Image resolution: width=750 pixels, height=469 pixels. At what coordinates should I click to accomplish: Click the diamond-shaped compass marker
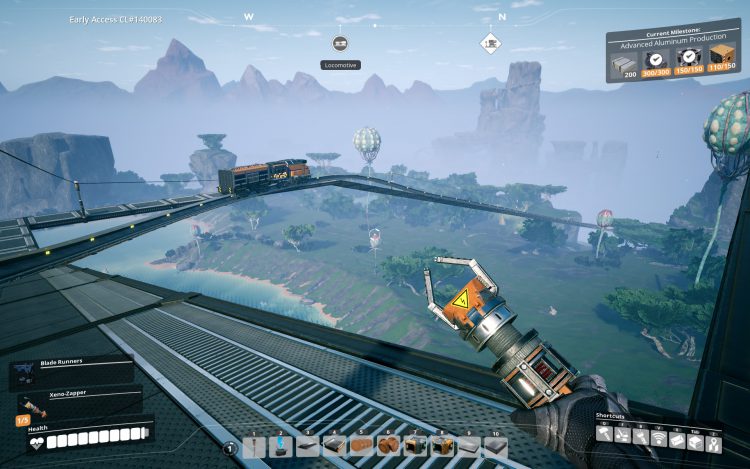tap(490, 43)
